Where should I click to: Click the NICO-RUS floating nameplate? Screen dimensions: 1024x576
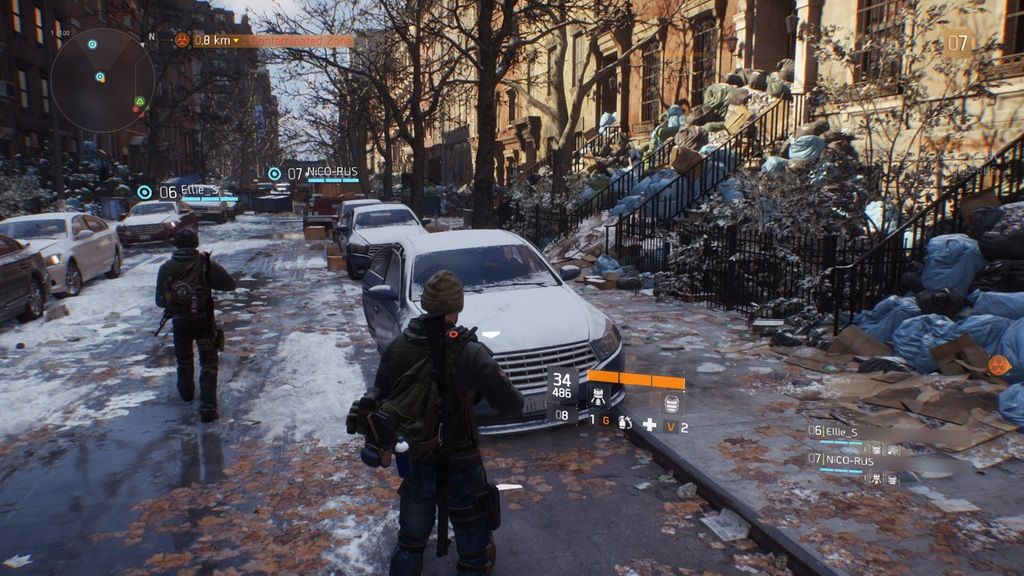pyautogui.click(x=324, y=173)
